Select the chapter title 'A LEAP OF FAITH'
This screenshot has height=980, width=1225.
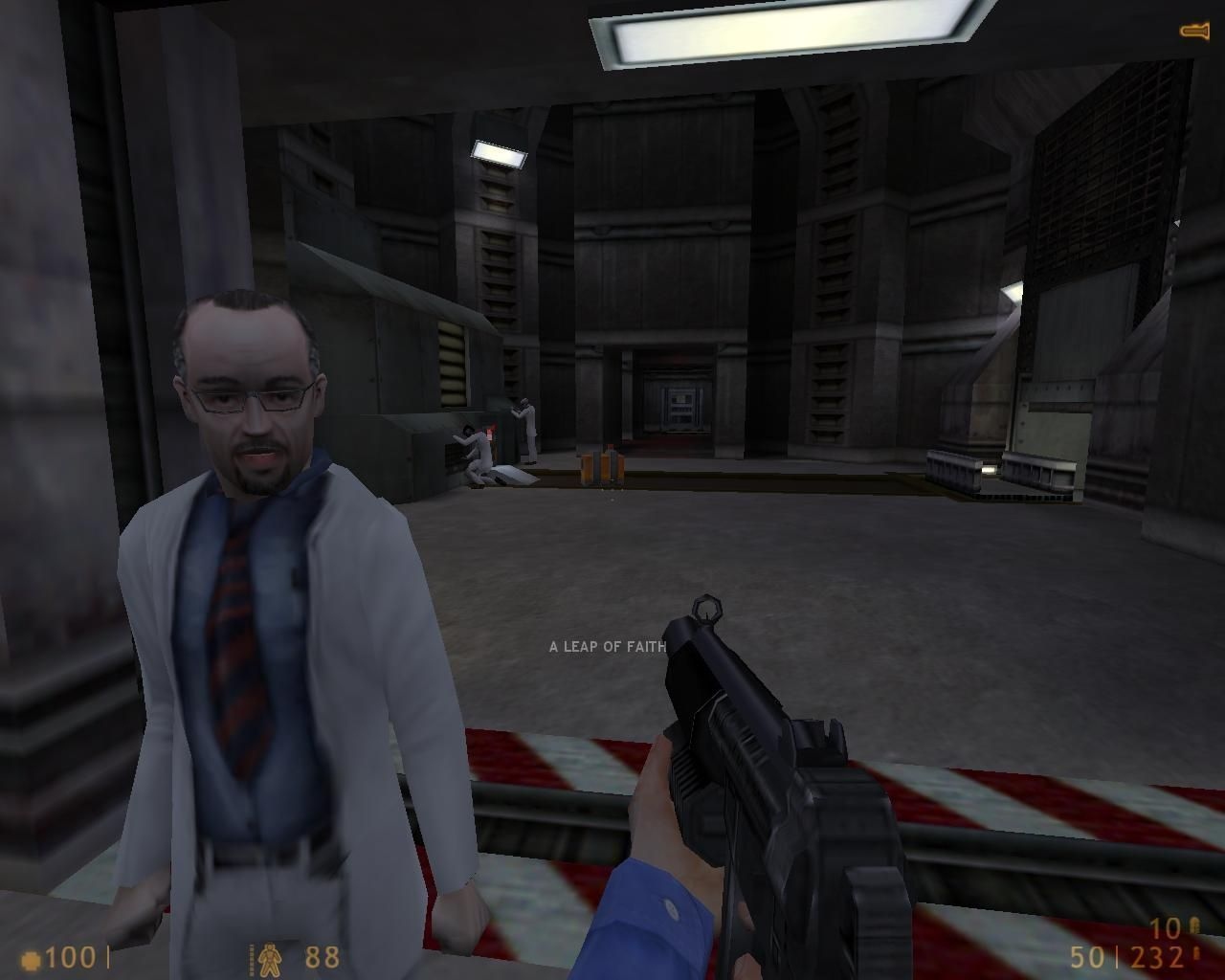[608, 646]
